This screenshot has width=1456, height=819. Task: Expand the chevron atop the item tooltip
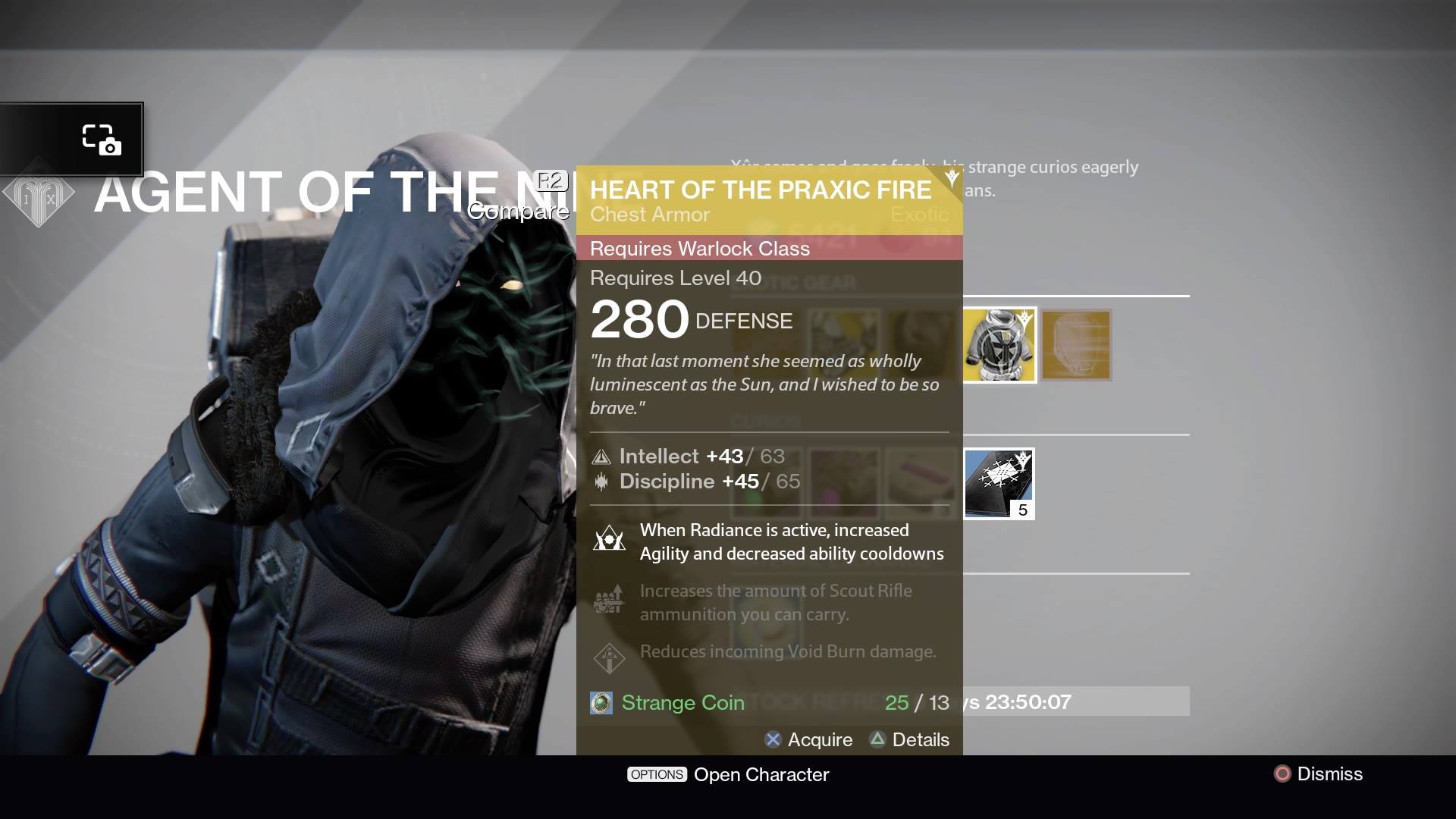[951, 178]
